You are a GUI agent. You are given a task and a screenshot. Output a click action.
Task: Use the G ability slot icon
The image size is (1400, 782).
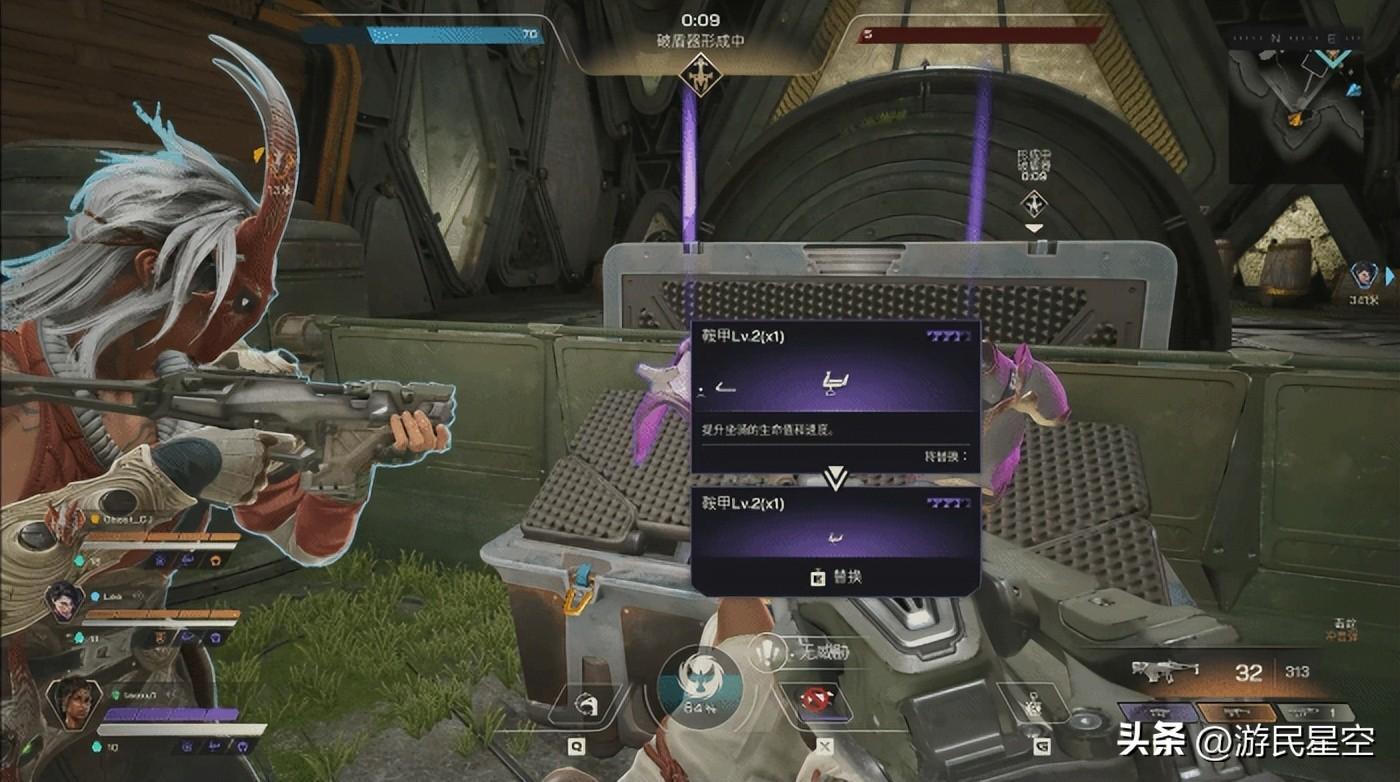point(1036,703)
